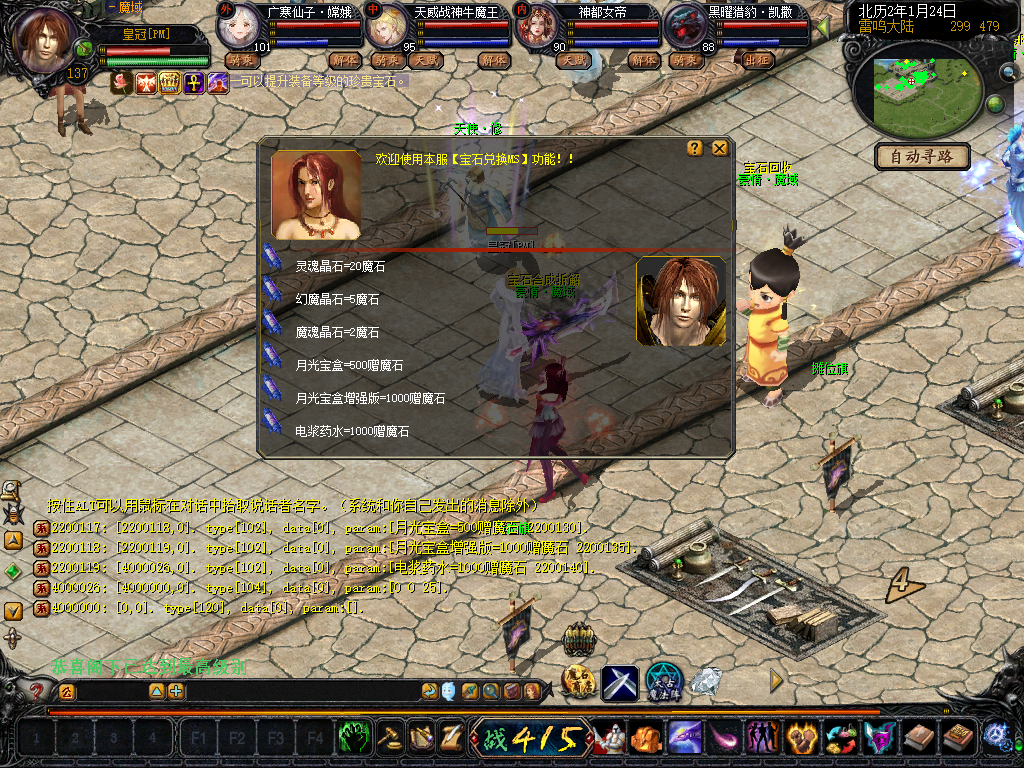The width and height of the screenshot is (1024, 768).
Task: Activate the crossed swords skill icon
Action: tap(620, 683)
